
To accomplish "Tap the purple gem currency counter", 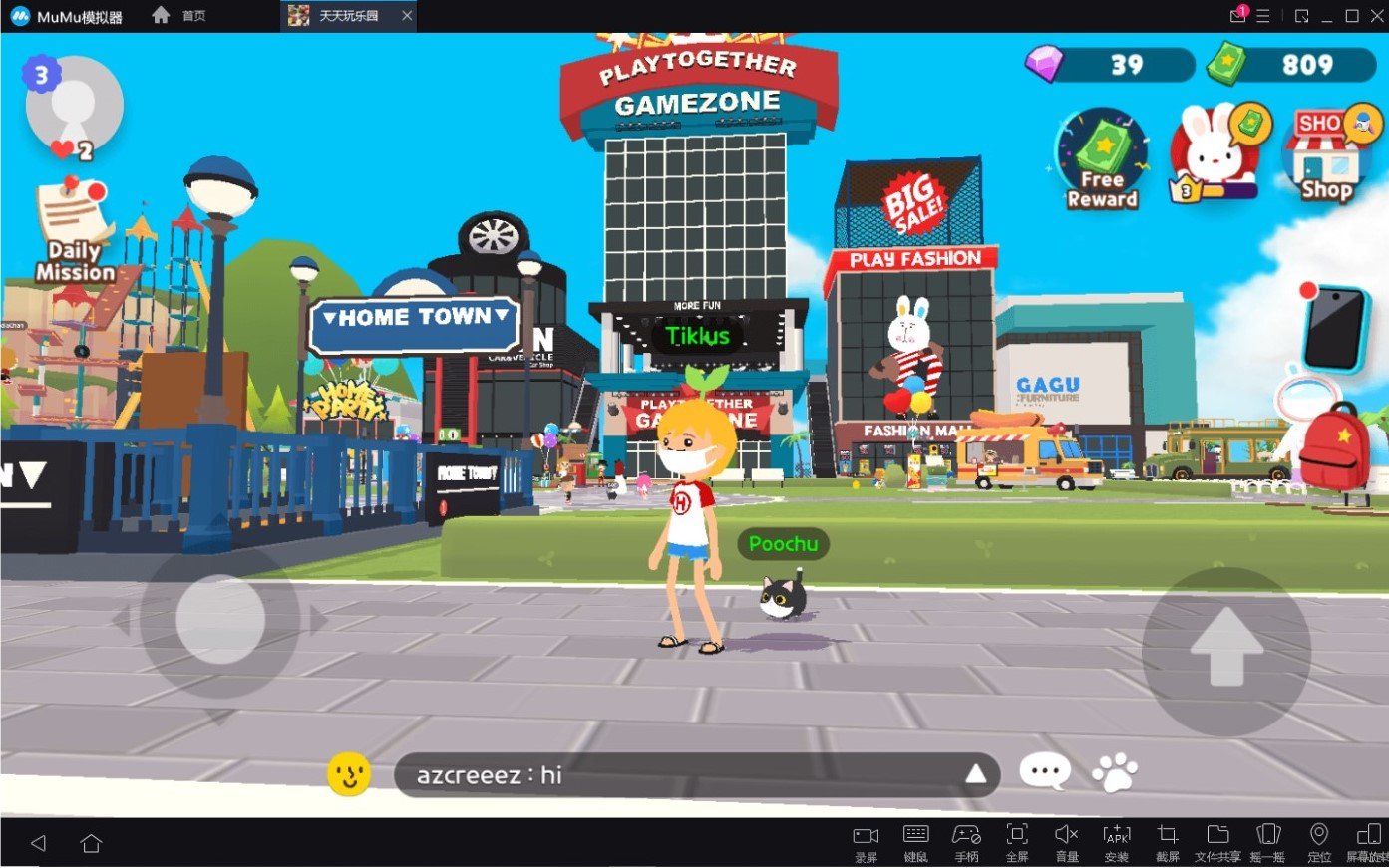I will click(x=1110, y=66).
